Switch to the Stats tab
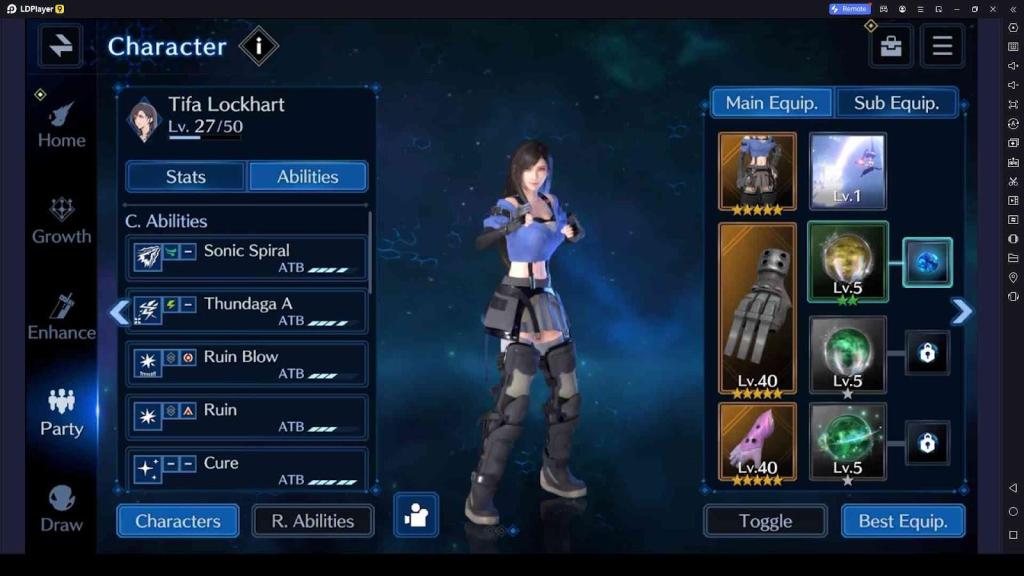The image size is (1024, 576). coord(185,177)
